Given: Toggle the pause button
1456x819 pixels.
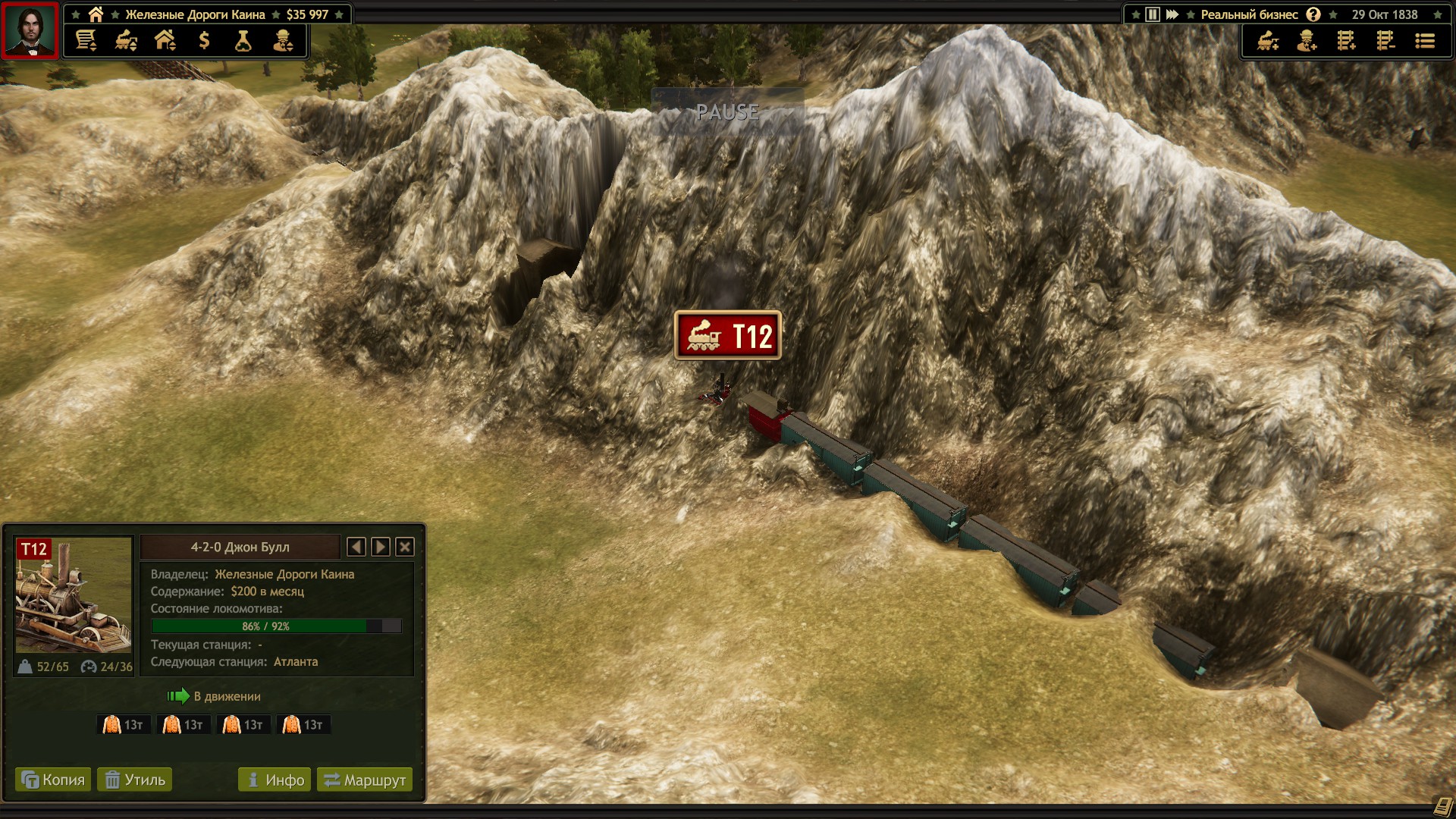Looking at the screenshot, I should click(1153, 14).
